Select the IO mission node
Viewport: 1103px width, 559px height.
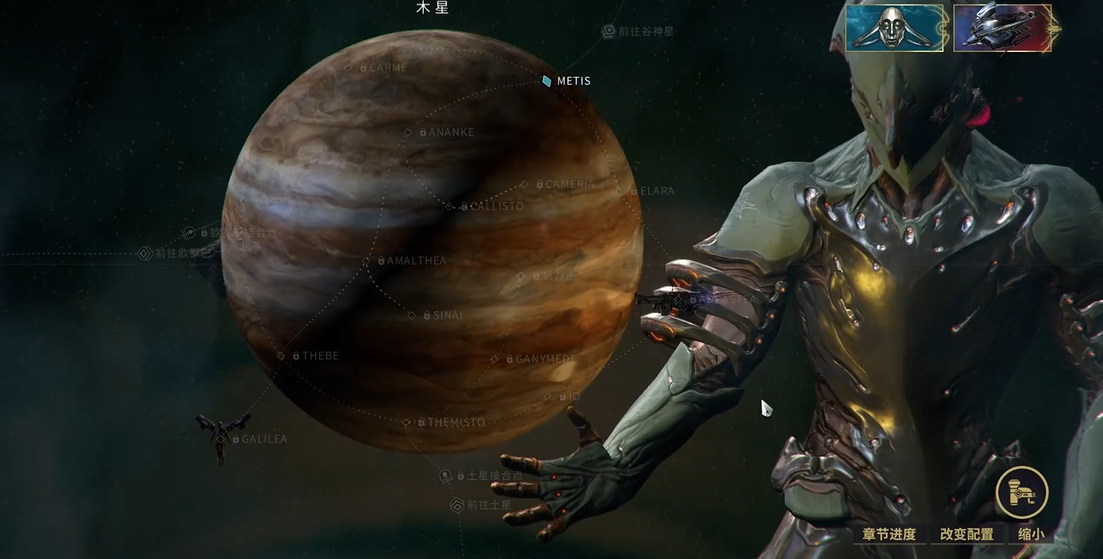point(568,397)
